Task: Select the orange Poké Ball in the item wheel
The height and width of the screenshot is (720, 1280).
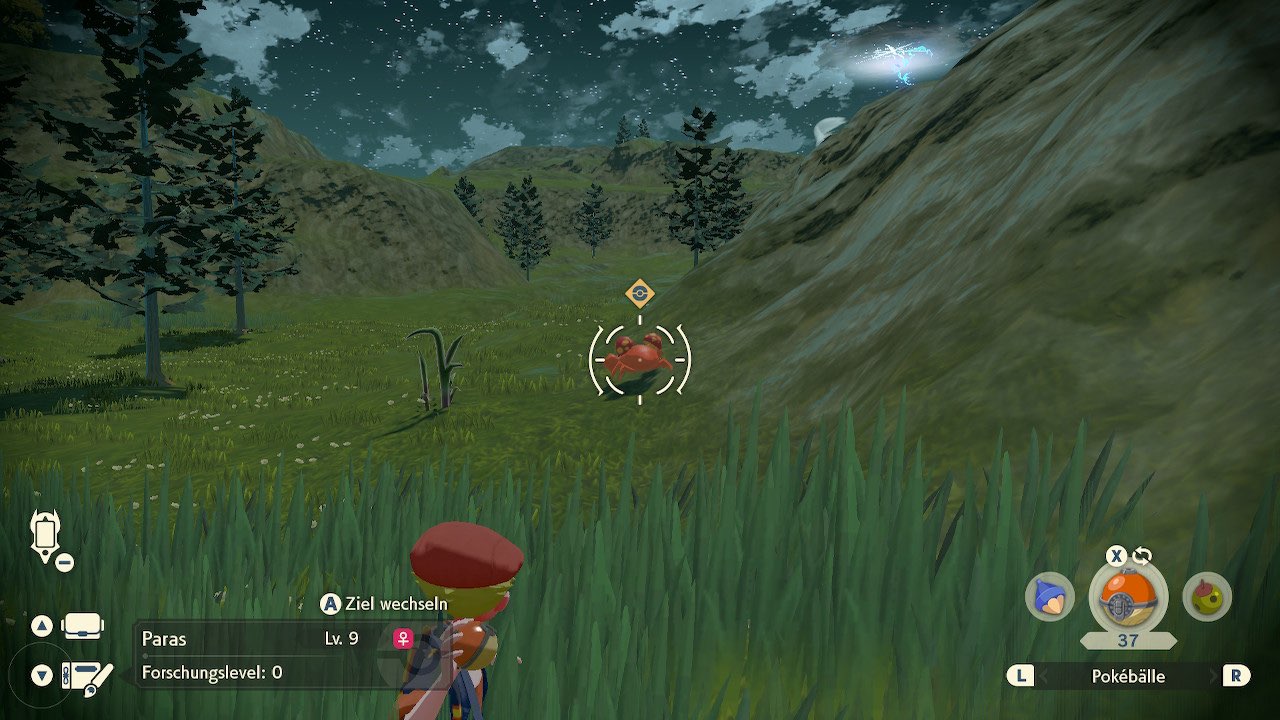Action: pyautogui.click(x=1127, y=597)
